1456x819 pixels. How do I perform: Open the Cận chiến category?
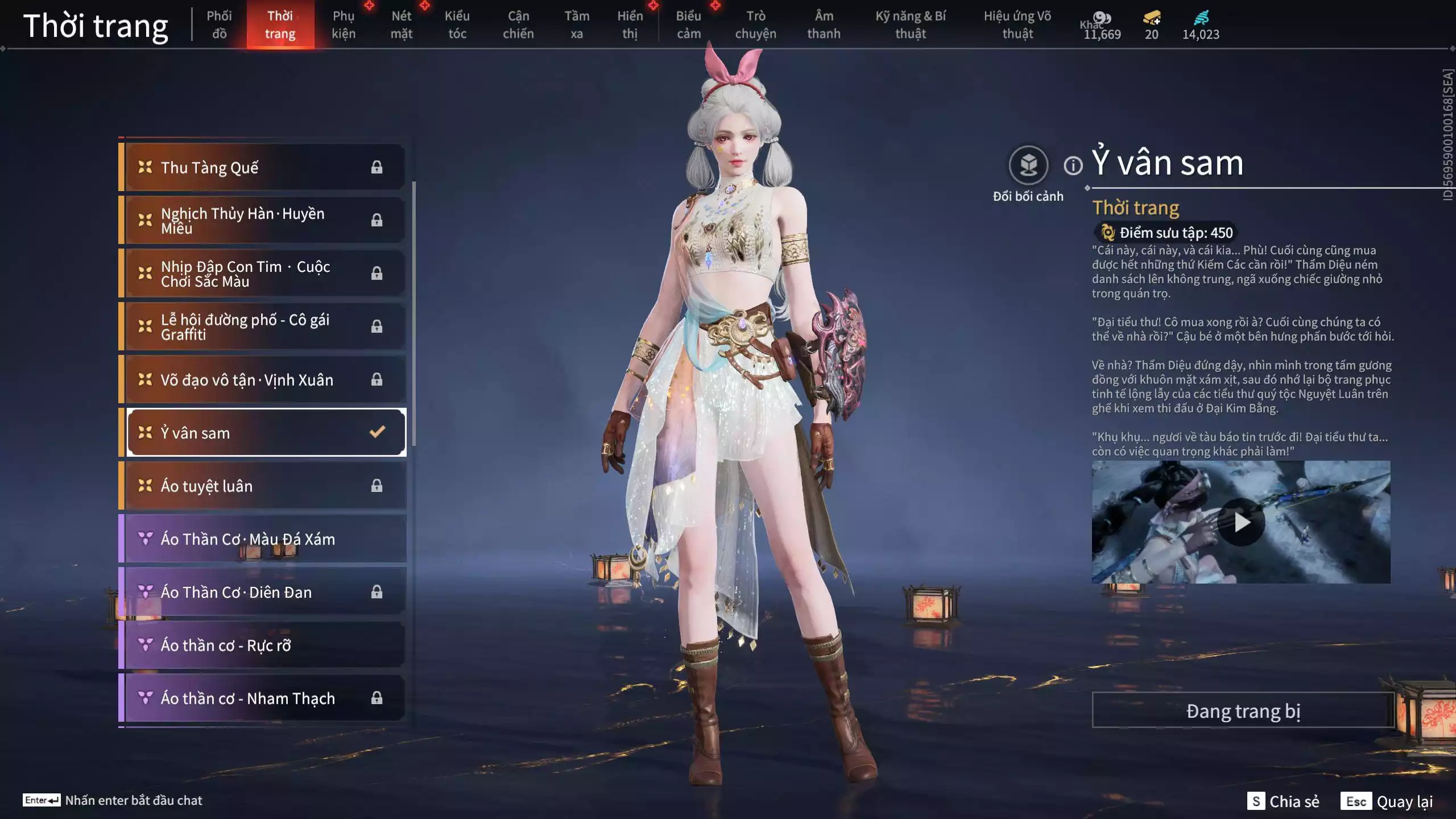tap(518, 25)
